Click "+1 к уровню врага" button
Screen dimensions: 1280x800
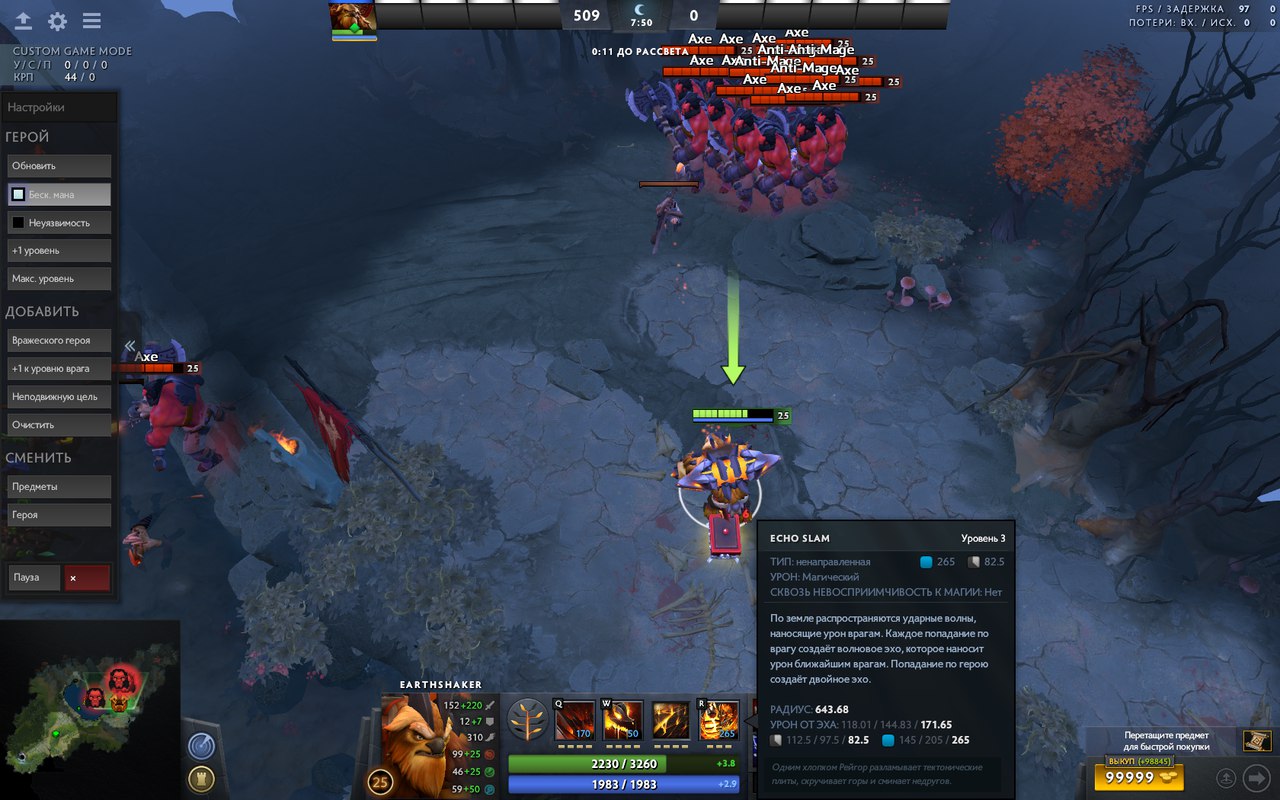pyautogui.click(x=59, y=368)
